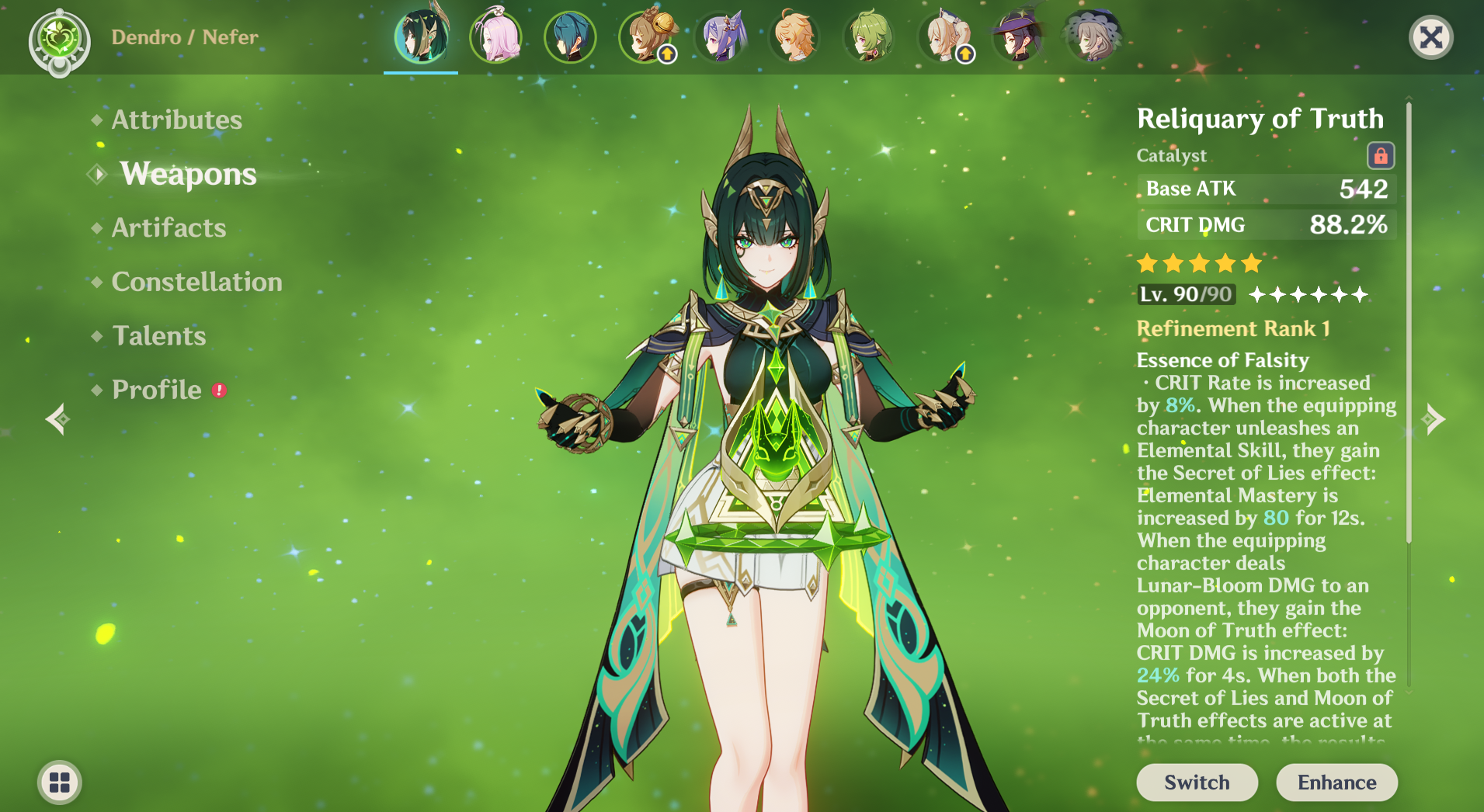Select the pink-haired character portrait
This screenshot has height=812, width=1484.
495,37
